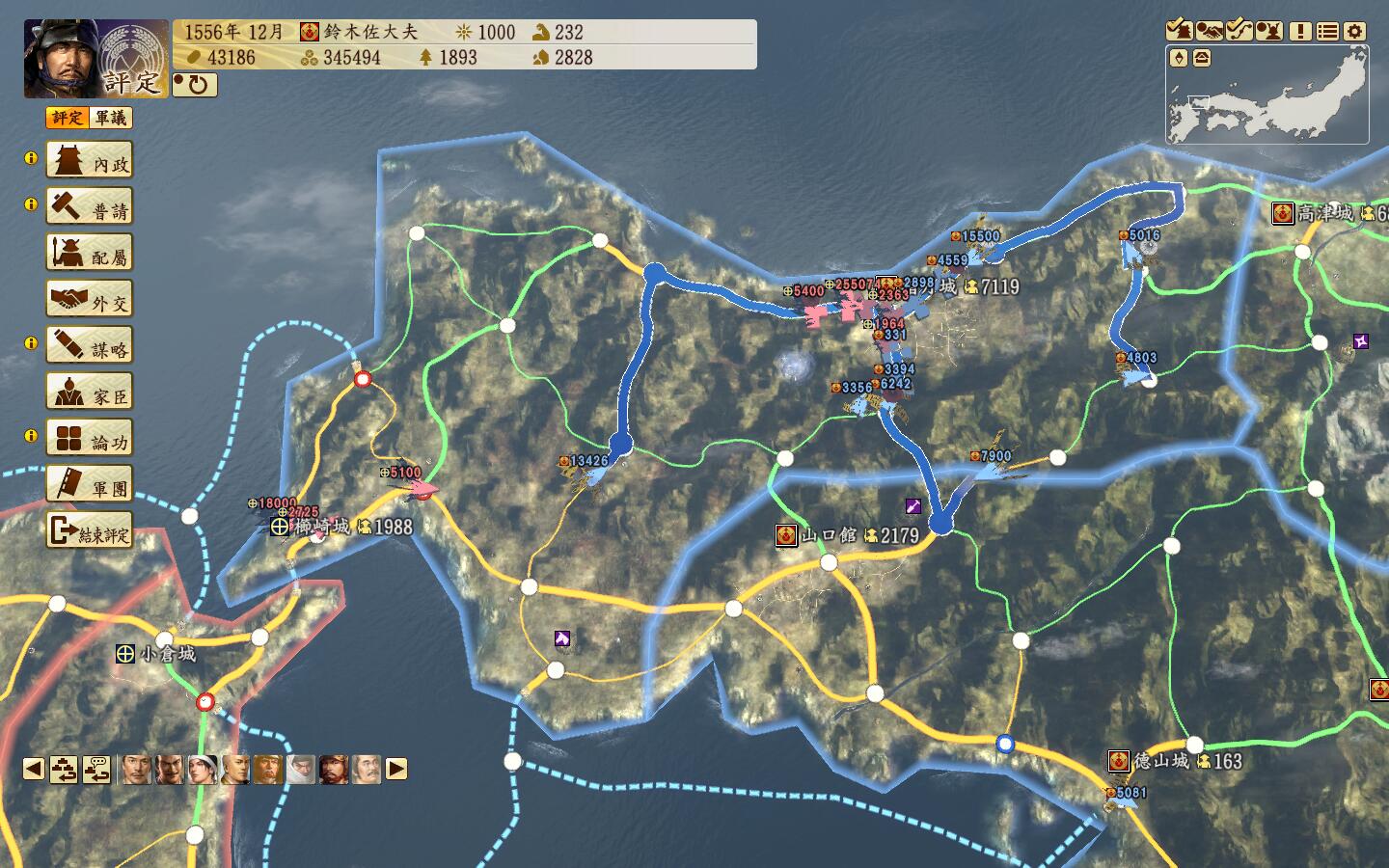Open the 論功 merit rewards menu
Screen dimensions: 1389x868
point(90,439)
